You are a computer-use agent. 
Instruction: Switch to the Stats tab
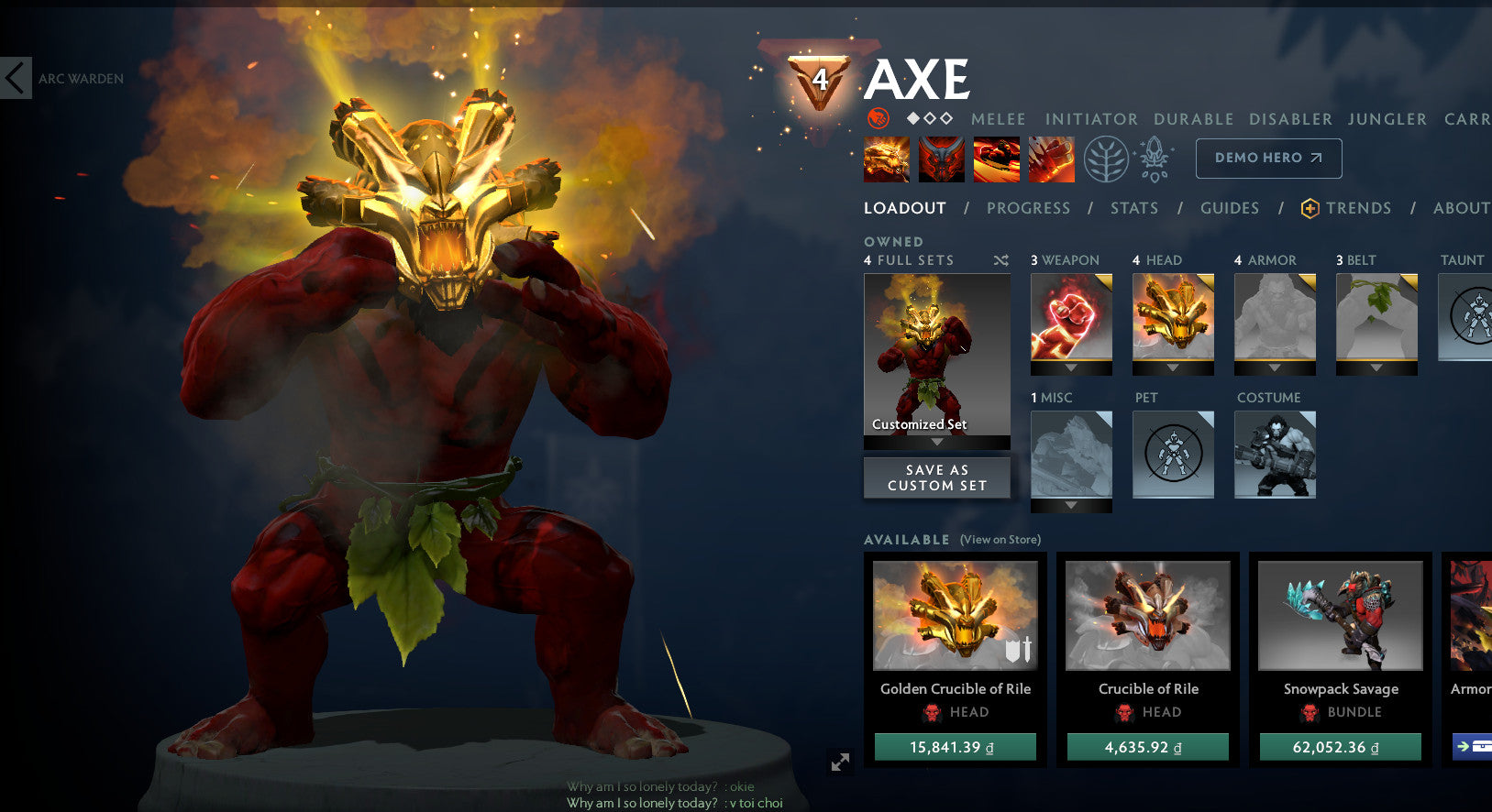(1134, 208)
